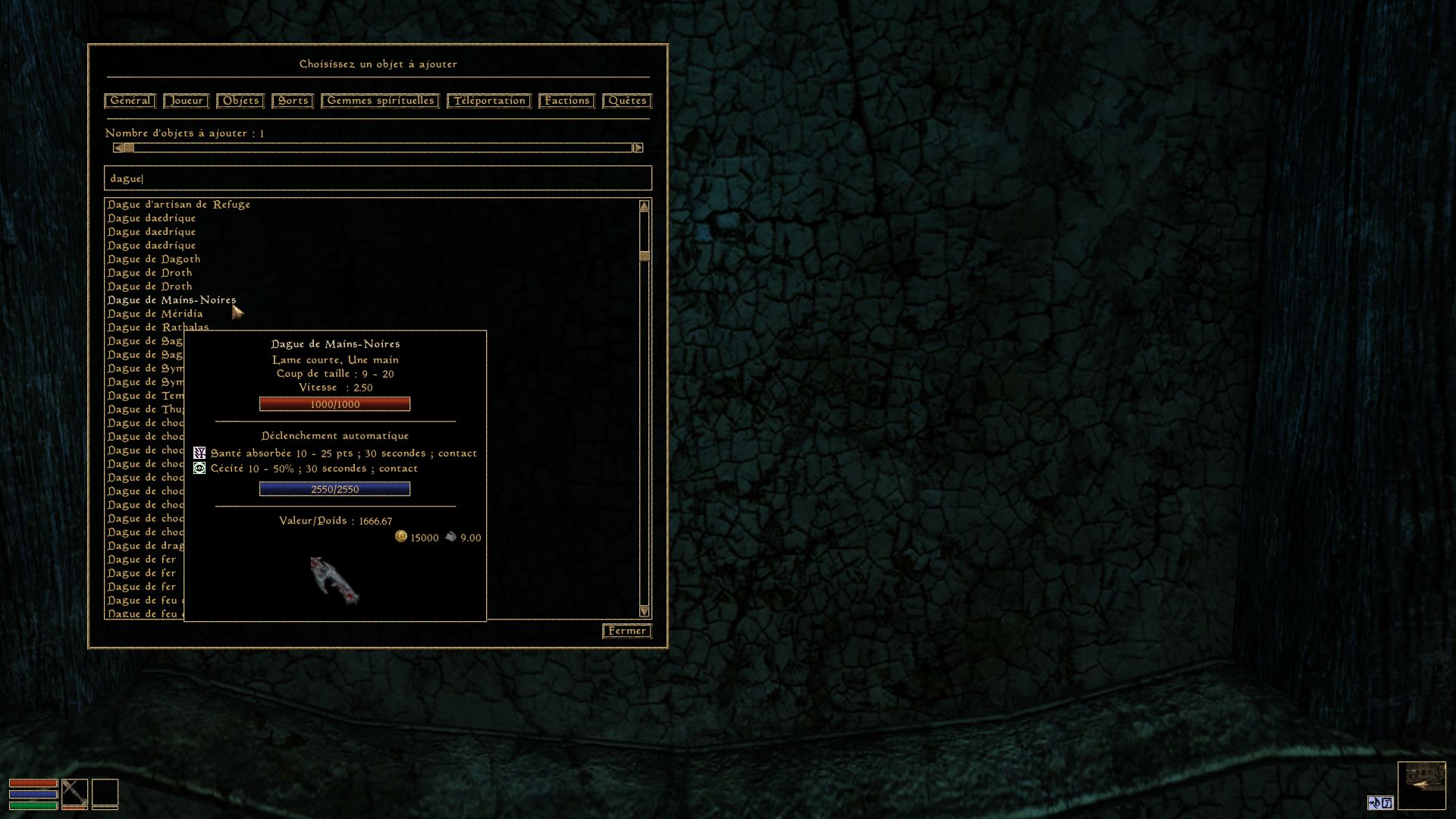The width and height of the screenshot is (1456, 819).
Task: Show the Sorts tab
Action: pyautogui.click(x=293, y=101)
